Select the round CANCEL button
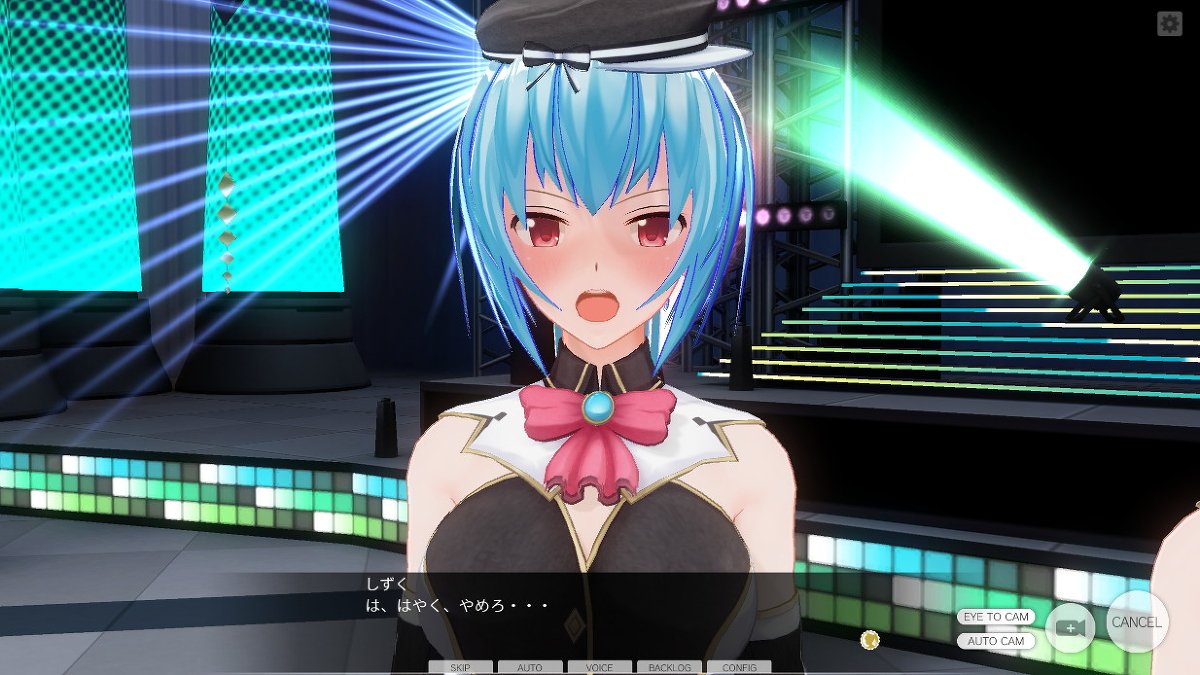 point(1137,622)
